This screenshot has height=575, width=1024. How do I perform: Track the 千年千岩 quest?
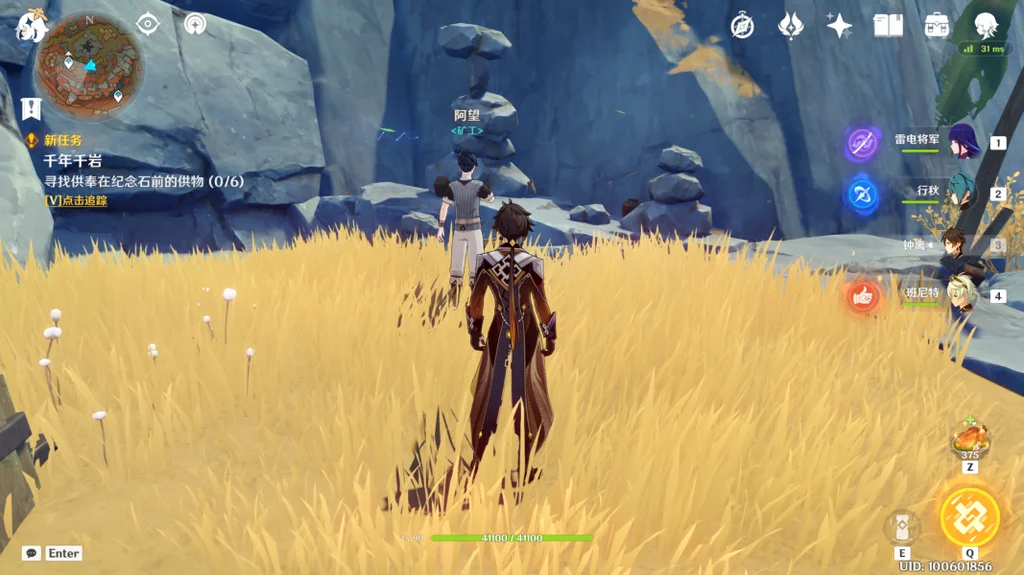click(77, 200)
